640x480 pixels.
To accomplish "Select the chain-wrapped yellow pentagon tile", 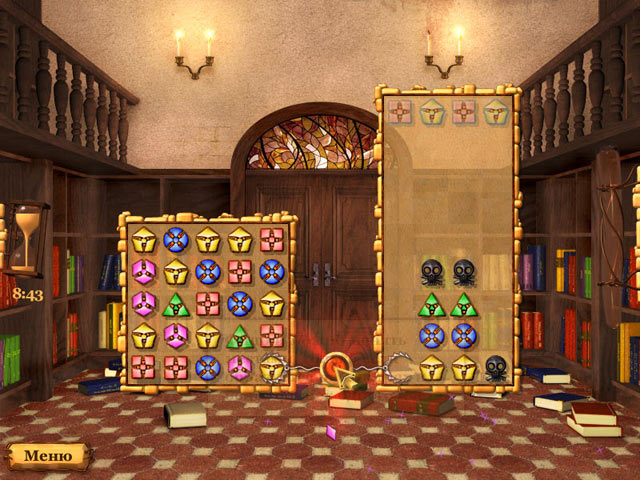I will (272, 367).
